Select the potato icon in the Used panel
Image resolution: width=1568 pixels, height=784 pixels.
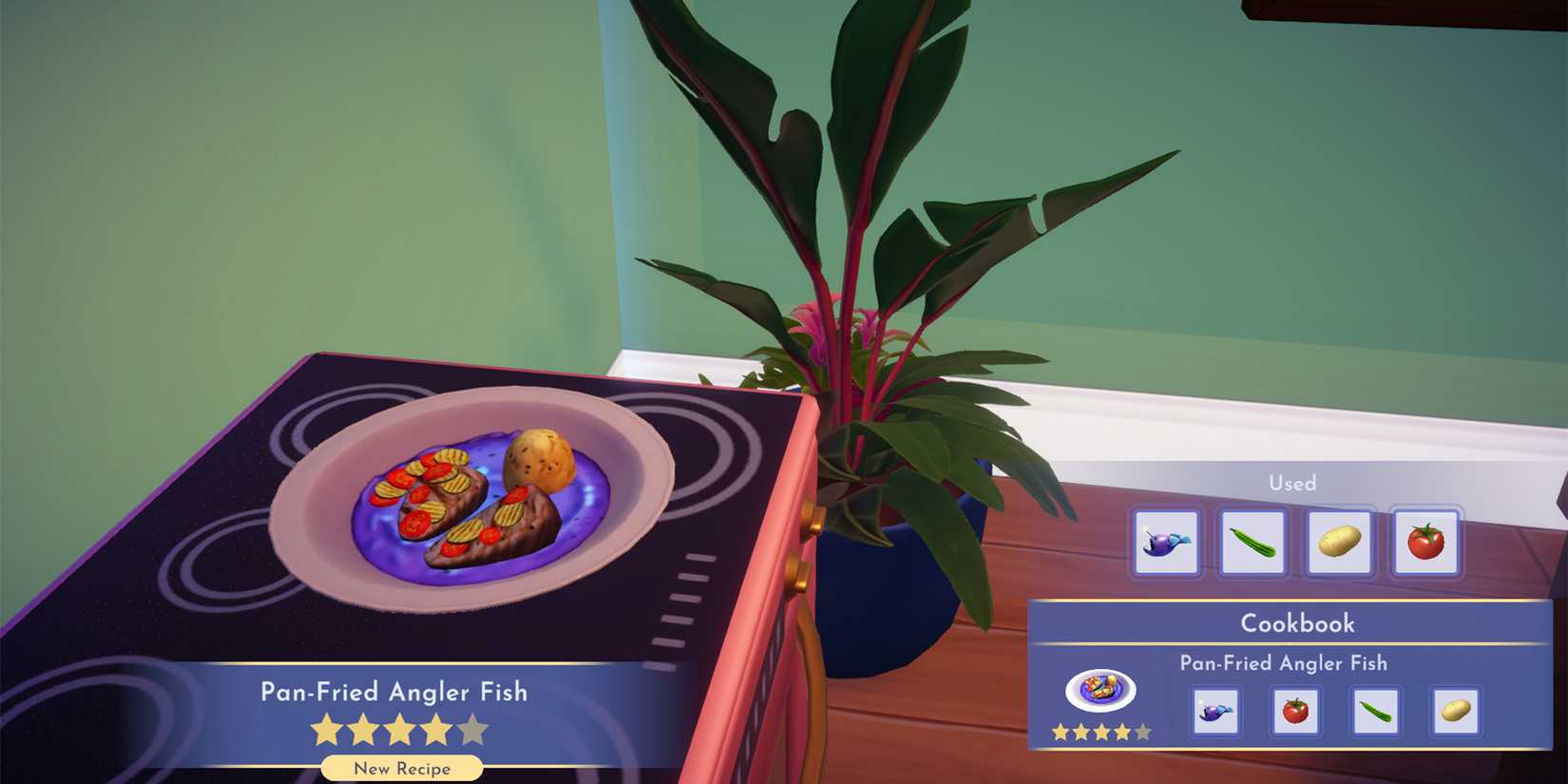[1339, 544]
